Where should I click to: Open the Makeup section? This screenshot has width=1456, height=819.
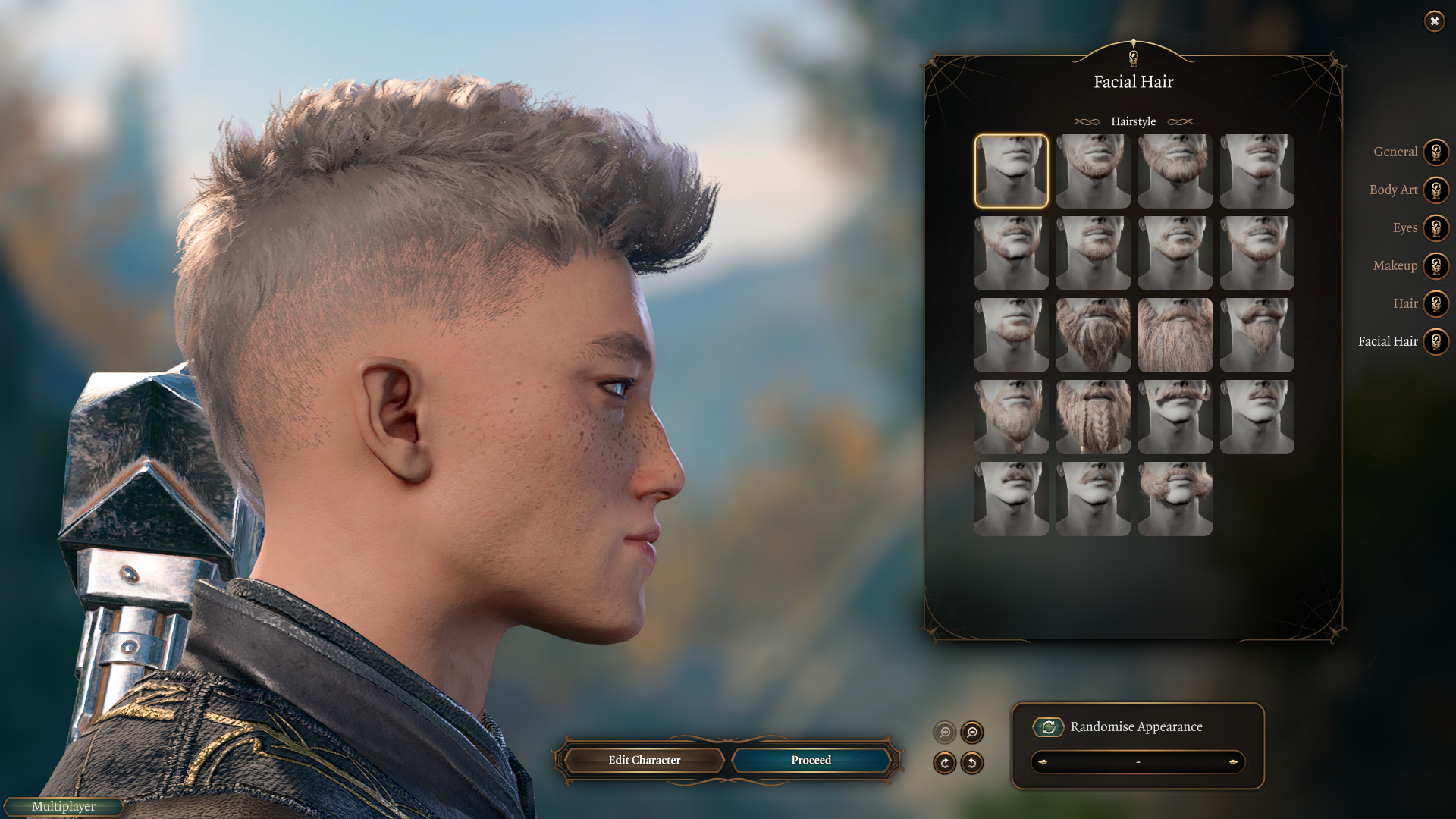pos(1436,265)
